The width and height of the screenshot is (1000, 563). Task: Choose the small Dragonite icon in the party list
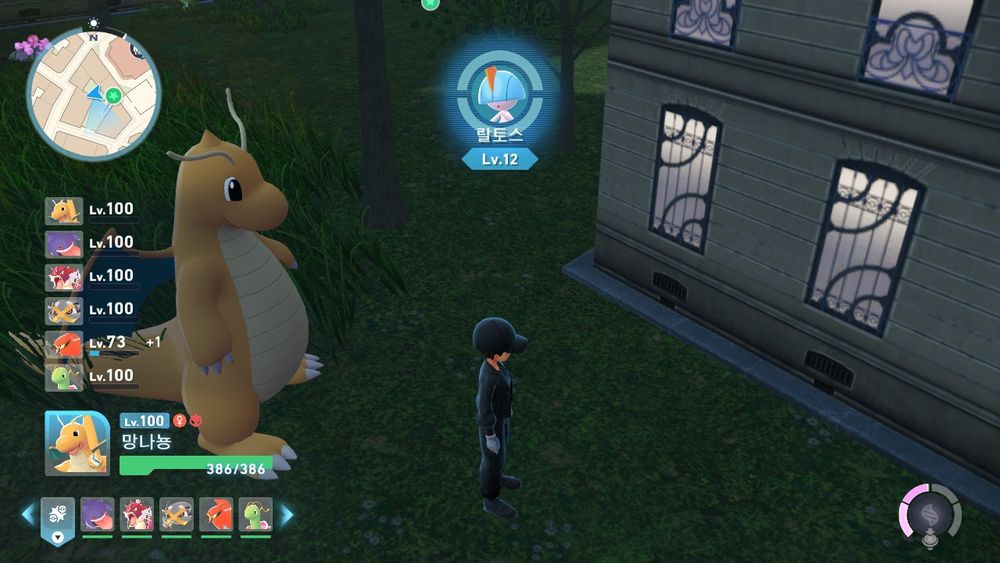coord(63,210)
